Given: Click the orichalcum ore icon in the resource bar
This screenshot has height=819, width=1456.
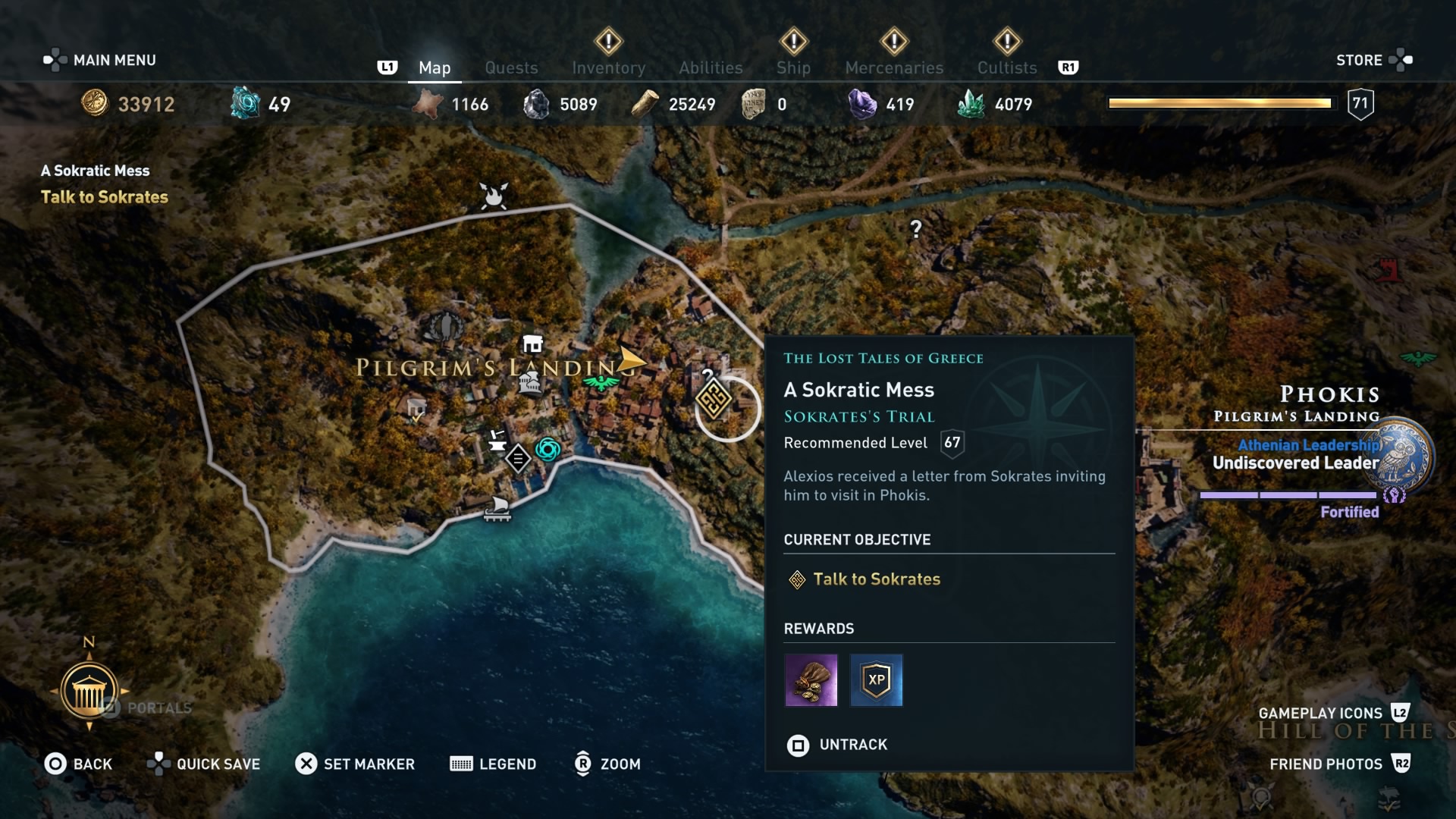Looking at the screenshot, I should click(x=243, y=102).
